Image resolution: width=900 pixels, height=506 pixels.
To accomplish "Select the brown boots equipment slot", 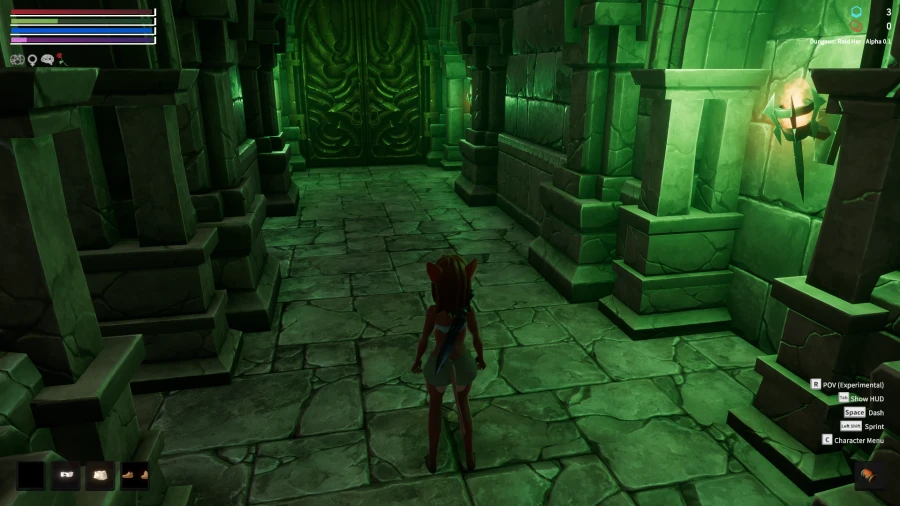I will [135, 475].
